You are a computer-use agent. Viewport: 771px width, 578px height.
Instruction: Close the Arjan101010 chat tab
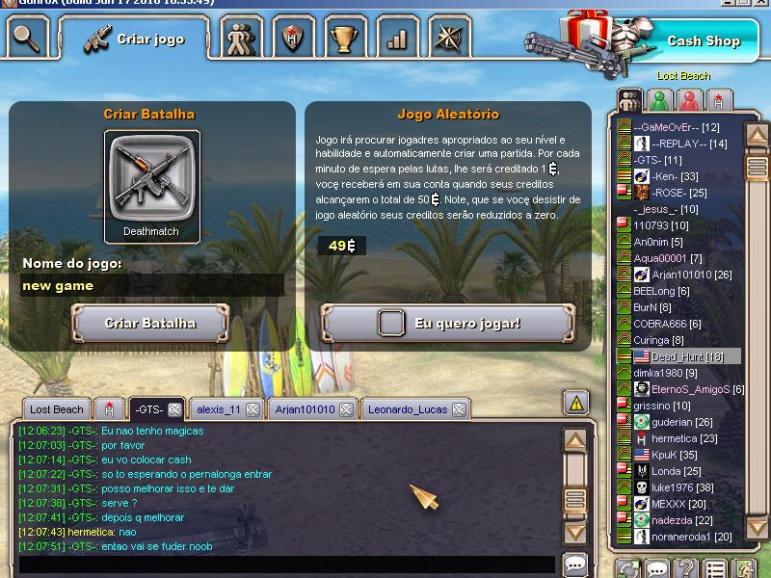(348, 409)
